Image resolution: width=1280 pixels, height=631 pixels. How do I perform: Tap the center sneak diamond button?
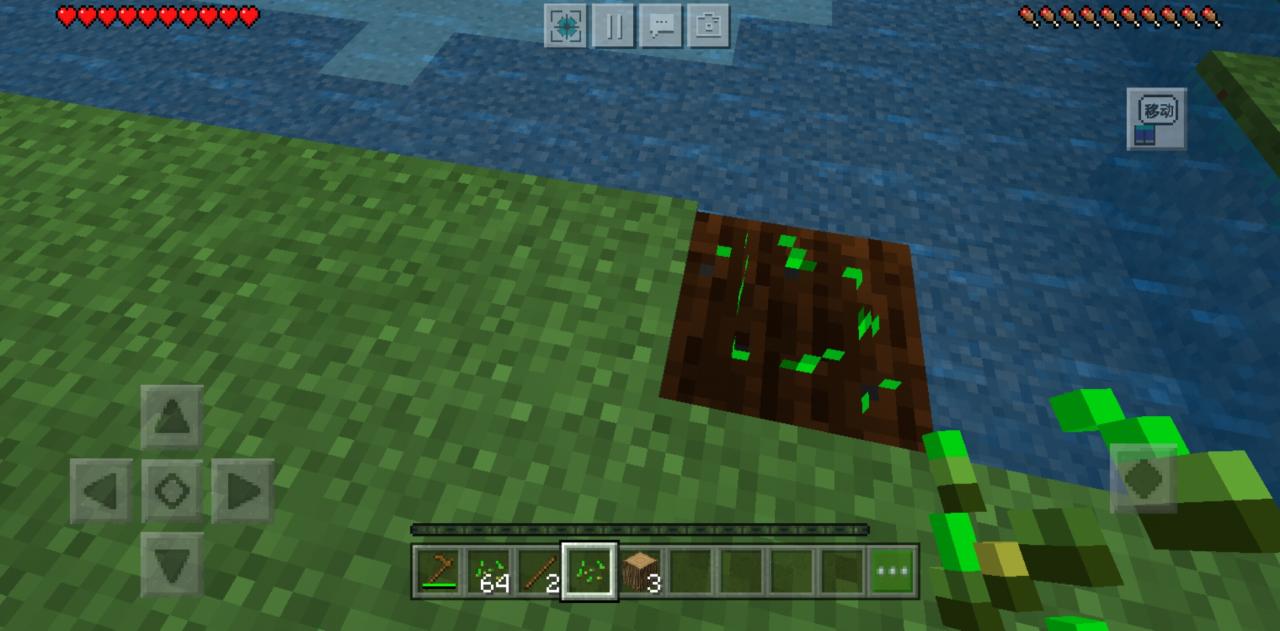coord(172,491)
